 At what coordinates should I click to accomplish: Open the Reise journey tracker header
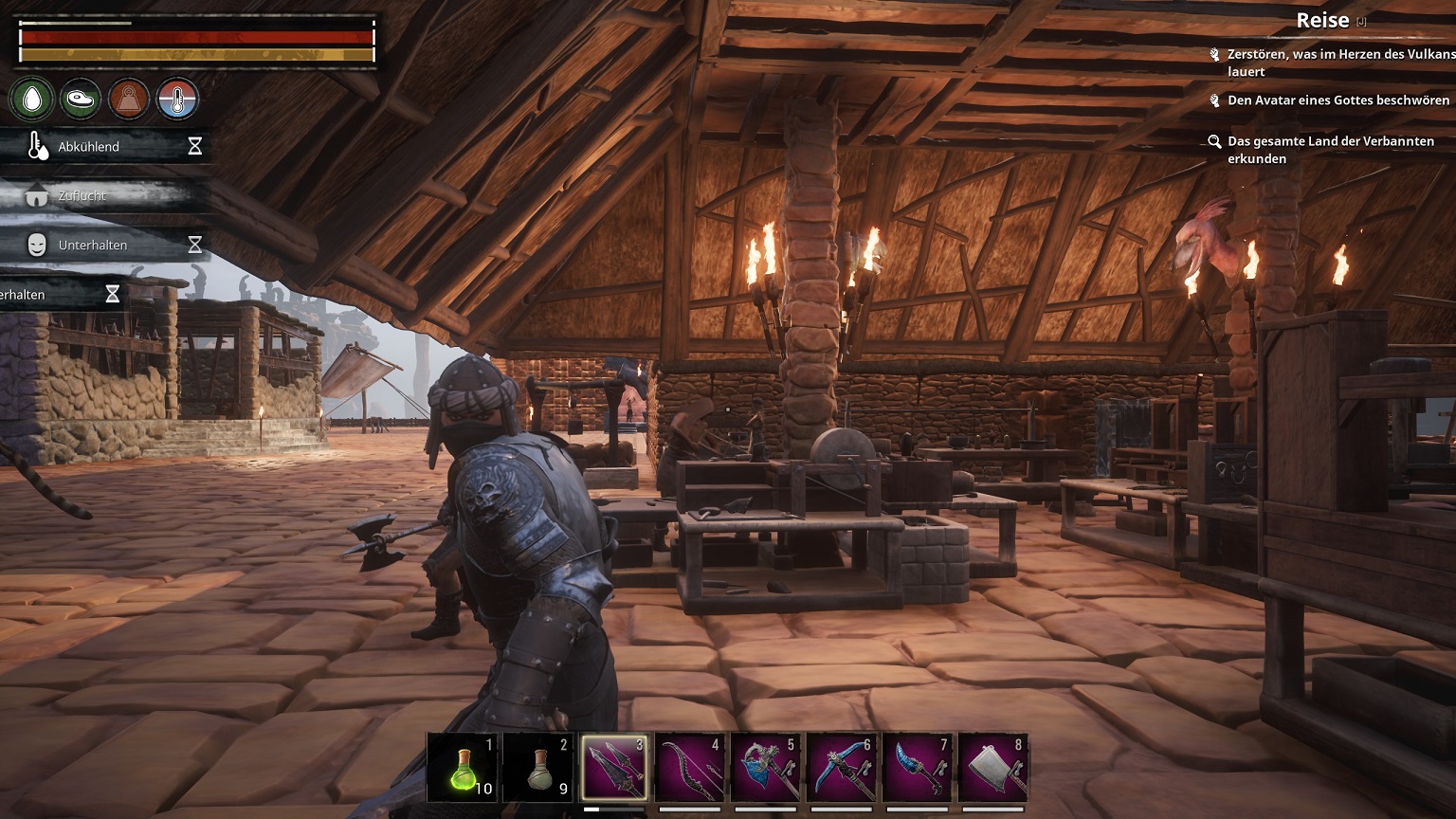(x=1322, y=21)
